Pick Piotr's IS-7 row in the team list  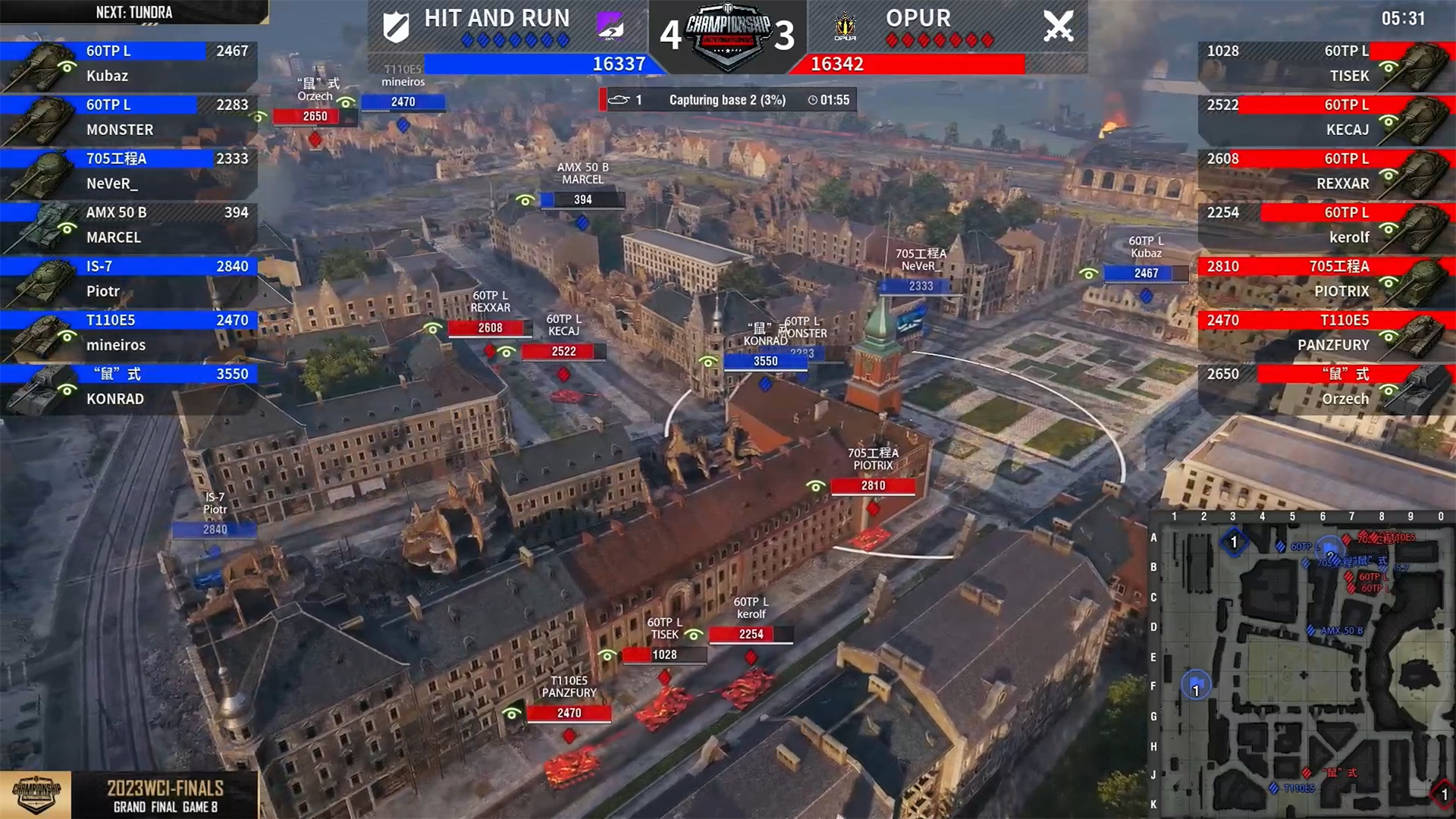pyautogui.click(x=129, y=279)
